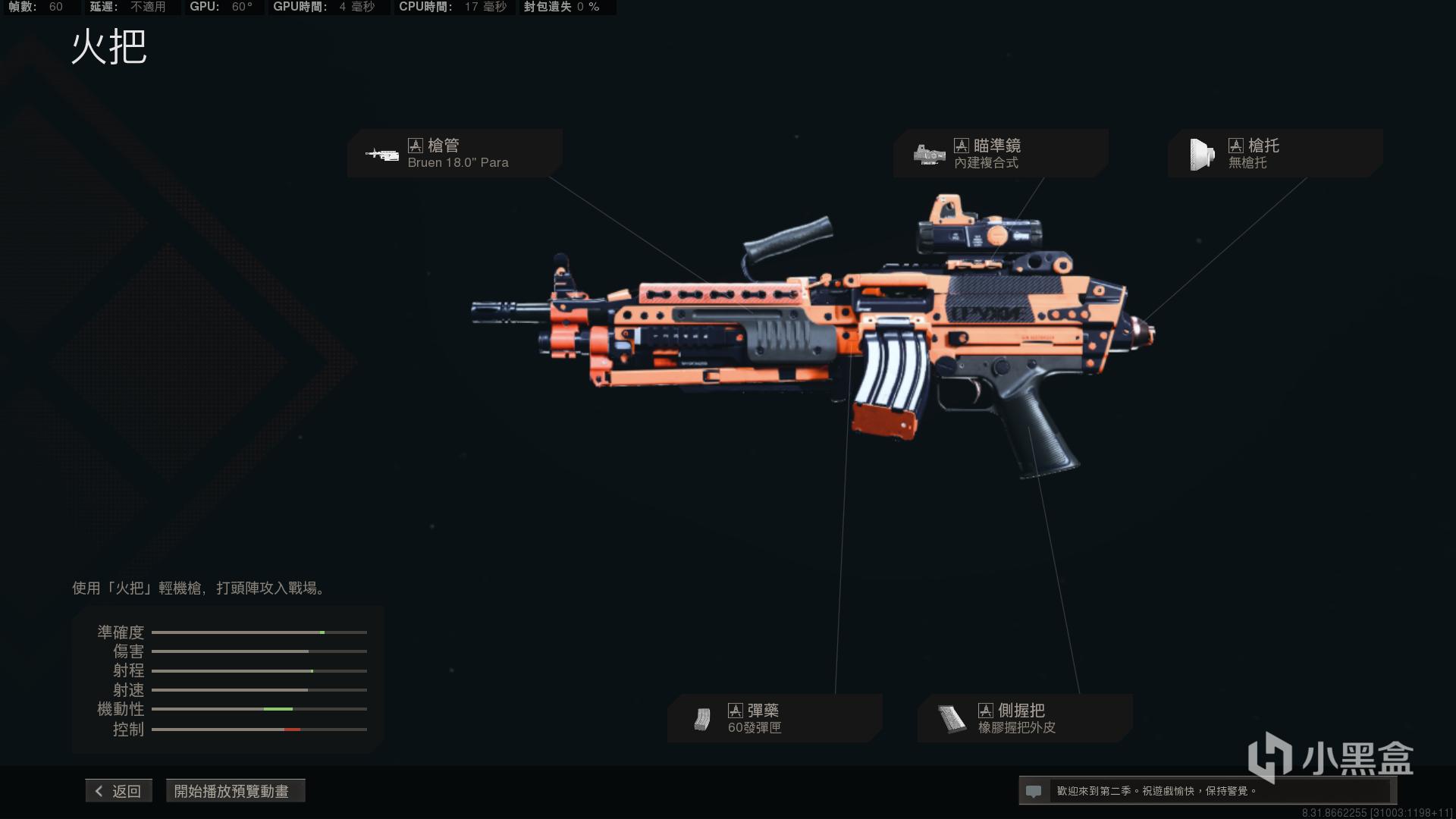Open the 槍管 barrel attachment slot
1456x819 pixels.
pos(455,153)
